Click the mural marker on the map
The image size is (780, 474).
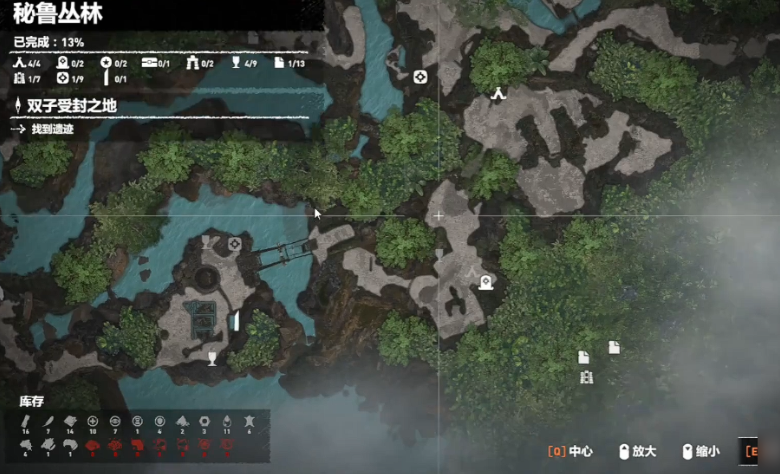coord(586,377)
